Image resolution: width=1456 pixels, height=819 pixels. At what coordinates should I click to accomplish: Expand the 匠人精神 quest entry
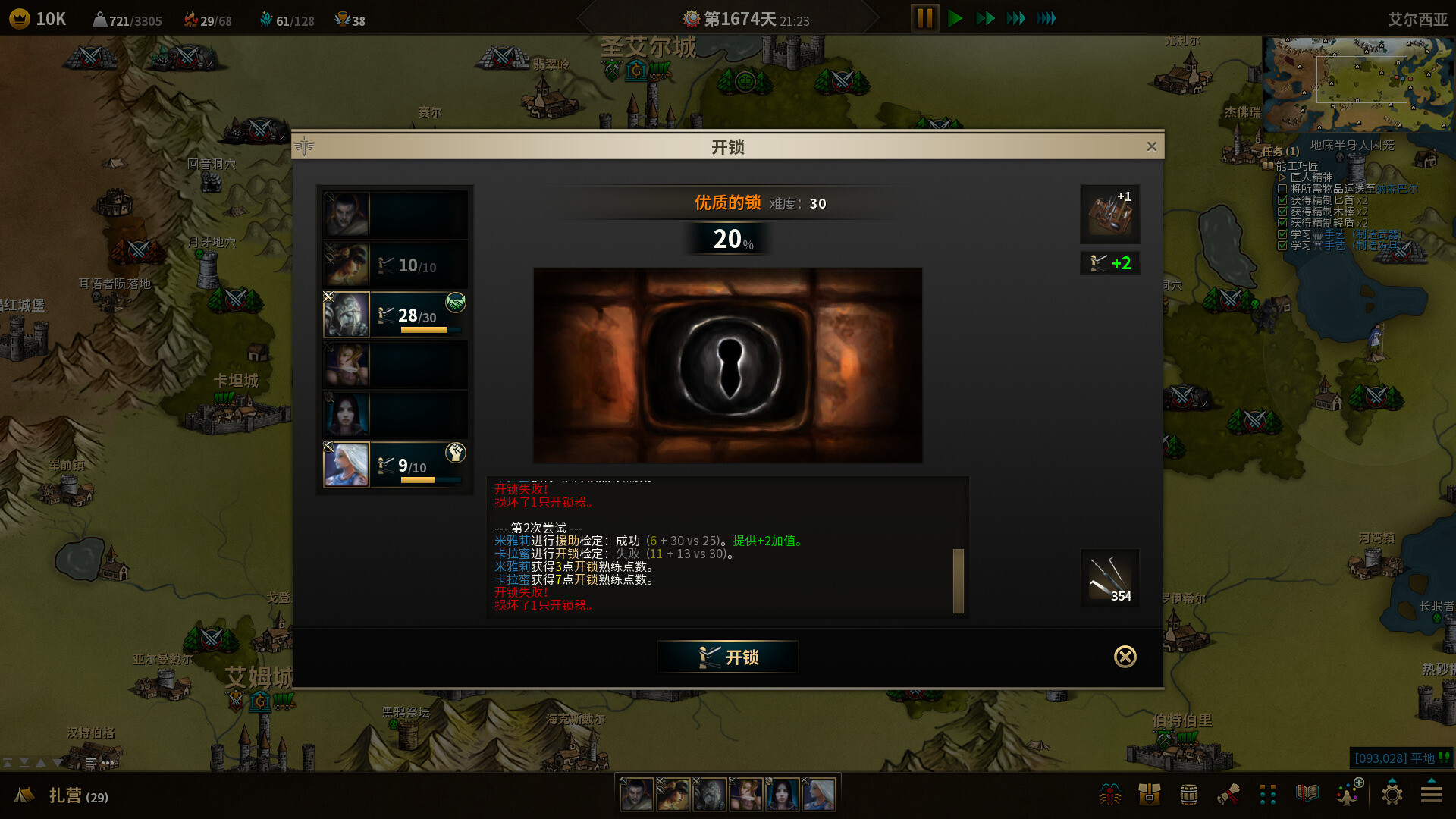[1282, 177]
